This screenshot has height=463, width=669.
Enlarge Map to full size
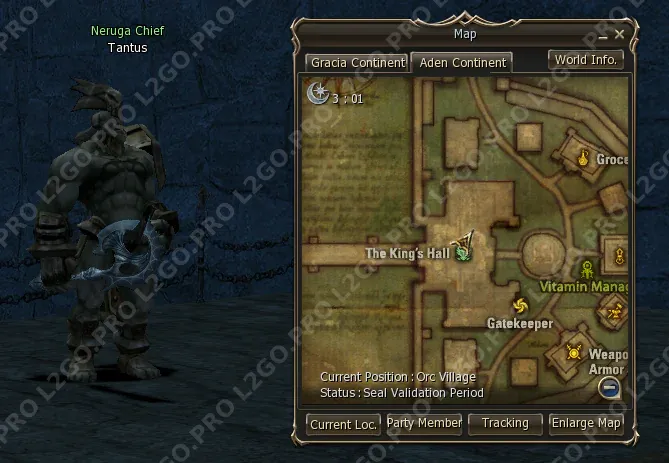point(586,423)
